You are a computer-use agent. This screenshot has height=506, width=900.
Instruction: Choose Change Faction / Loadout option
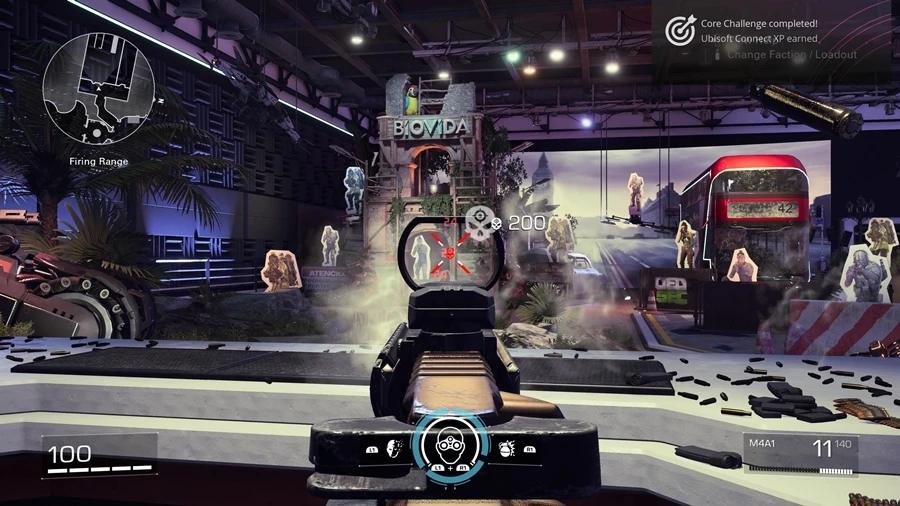click(790, 55)
